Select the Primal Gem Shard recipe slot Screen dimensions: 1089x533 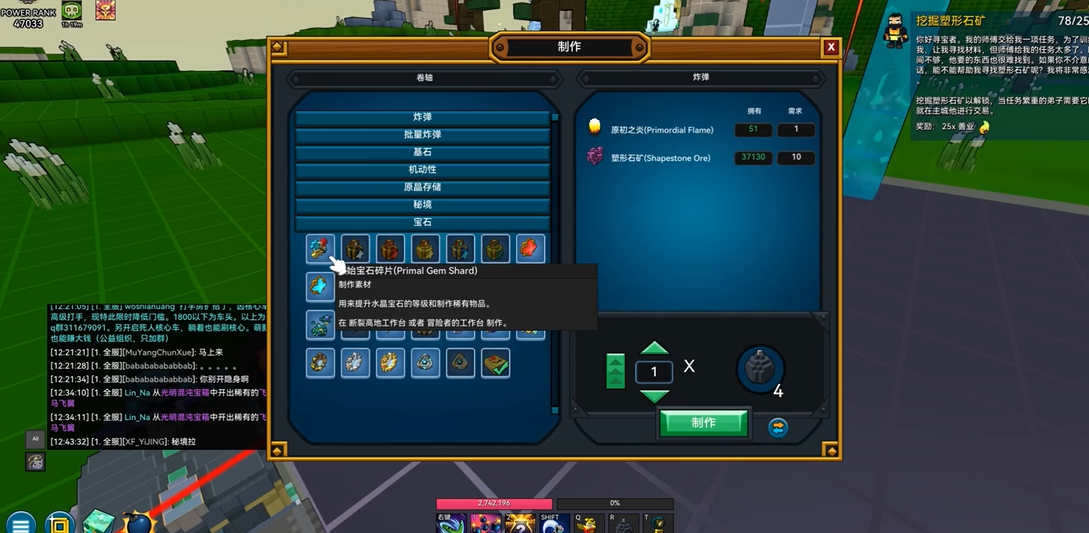click(x=321, y=249)
